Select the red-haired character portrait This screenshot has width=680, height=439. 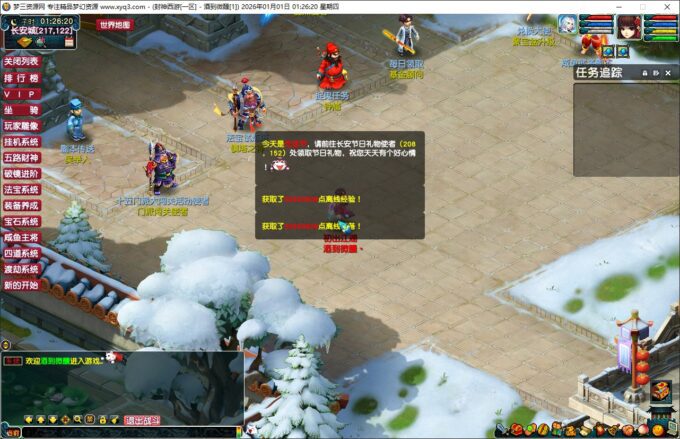pos(629,24)
